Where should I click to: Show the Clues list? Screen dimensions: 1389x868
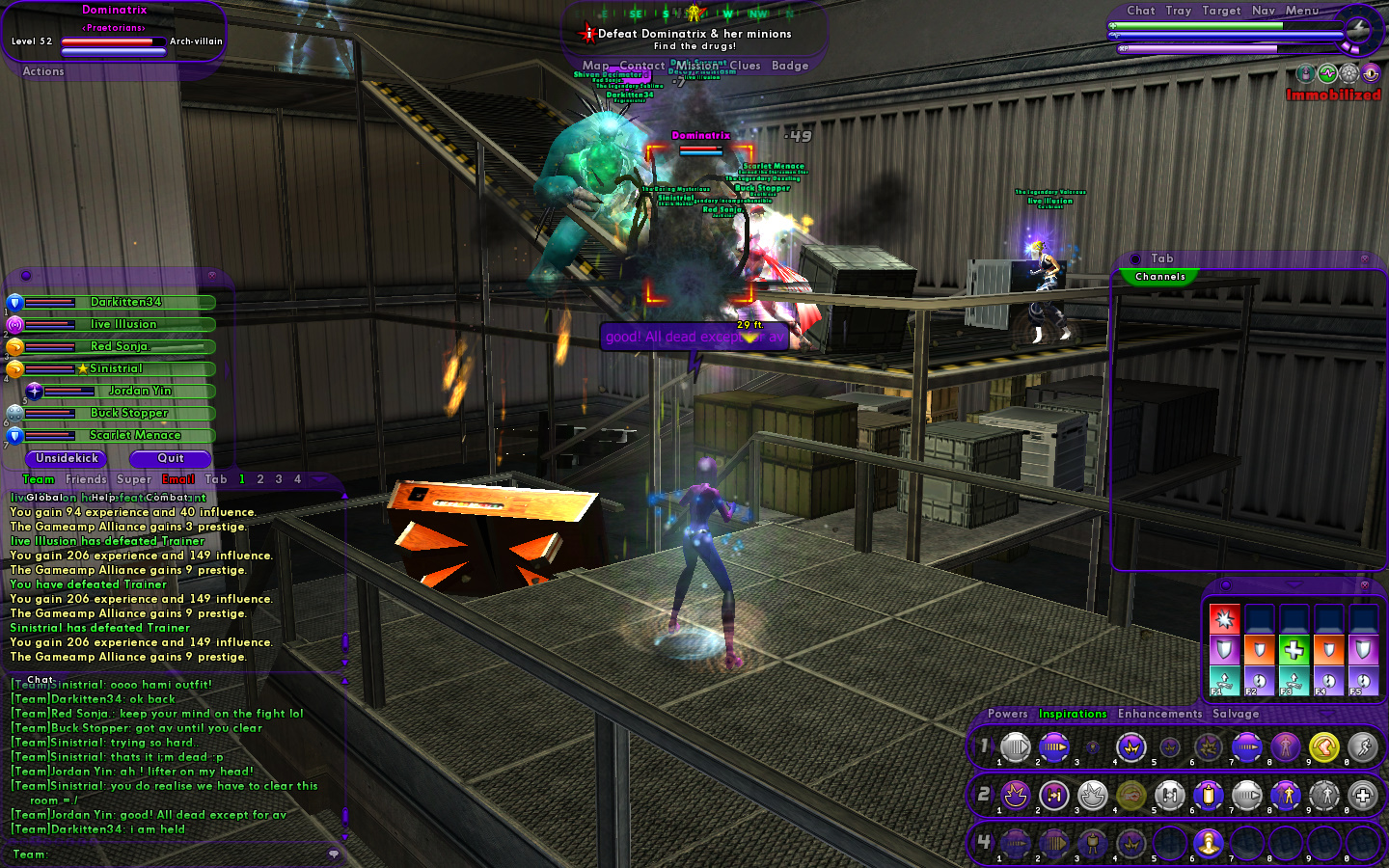click(x=745, y=66)
